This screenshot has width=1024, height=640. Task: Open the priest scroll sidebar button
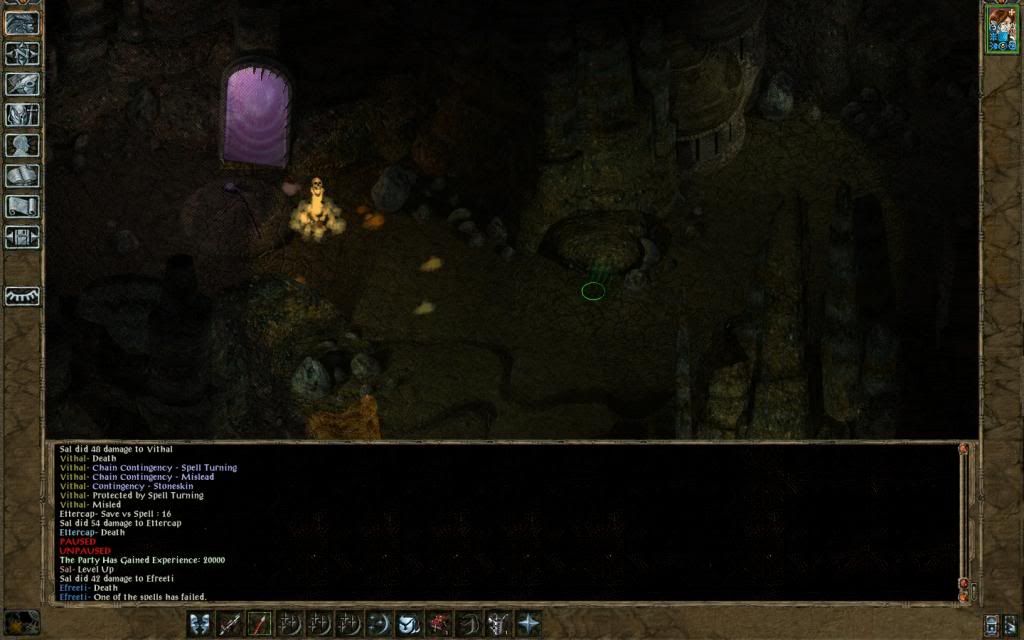click(x=23, y=207)
